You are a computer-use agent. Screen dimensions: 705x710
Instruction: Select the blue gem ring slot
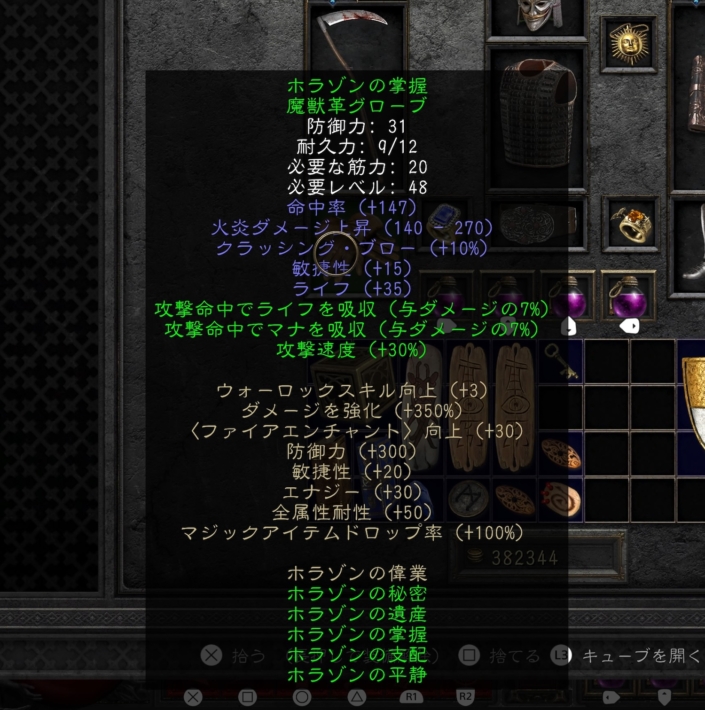click(x=441, y=224)
